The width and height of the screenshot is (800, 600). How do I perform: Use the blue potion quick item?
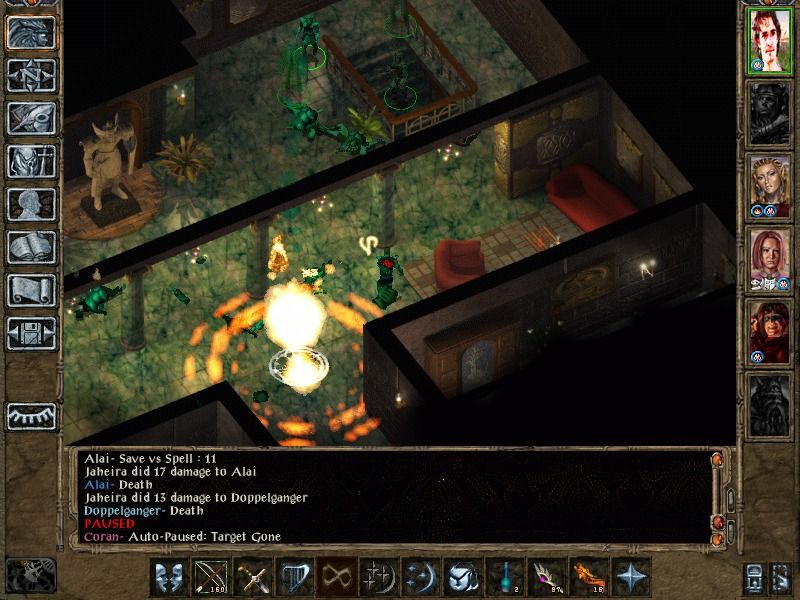[x=503, y=578]
